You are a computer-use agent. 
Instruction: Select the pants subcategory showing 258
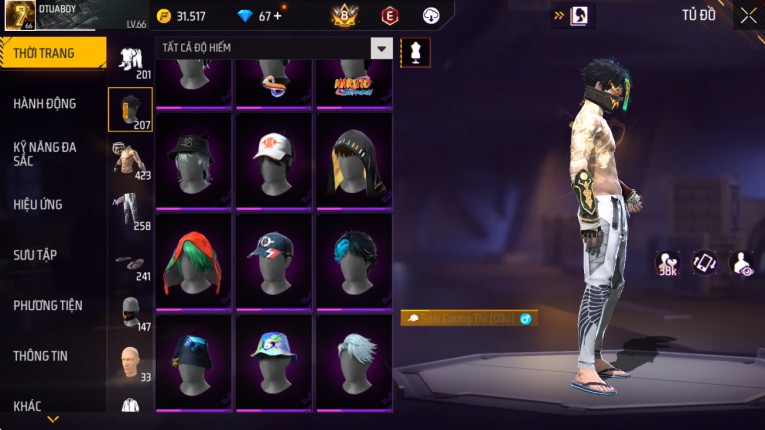point(130,209)
